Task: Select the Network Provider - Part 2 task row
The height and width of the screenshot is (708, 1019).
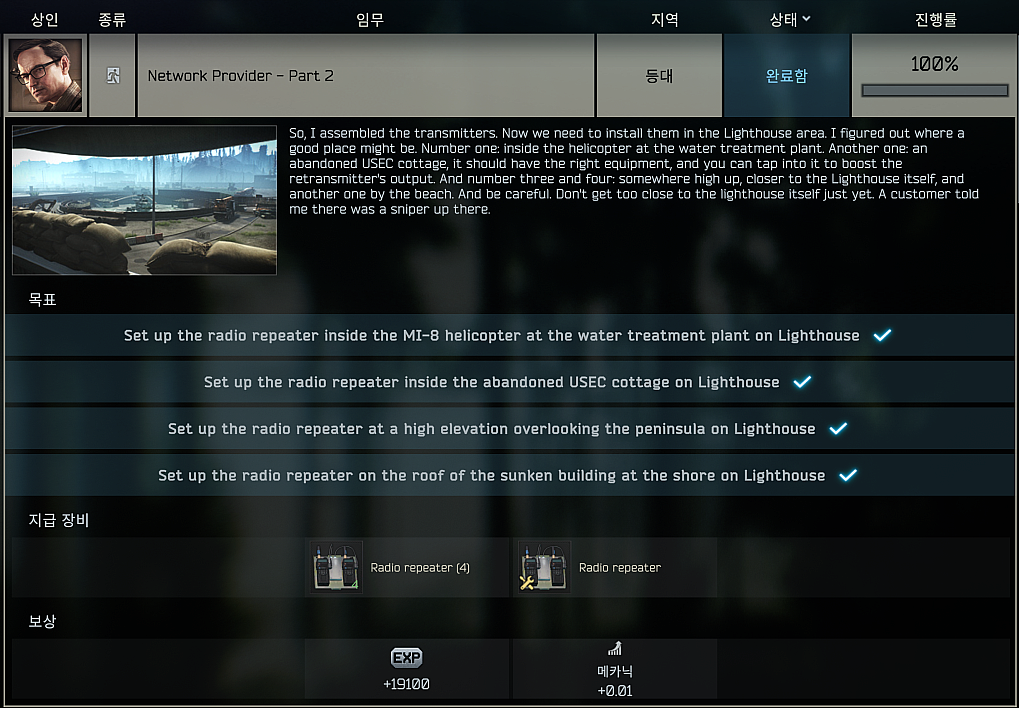Action: point(365,76)
